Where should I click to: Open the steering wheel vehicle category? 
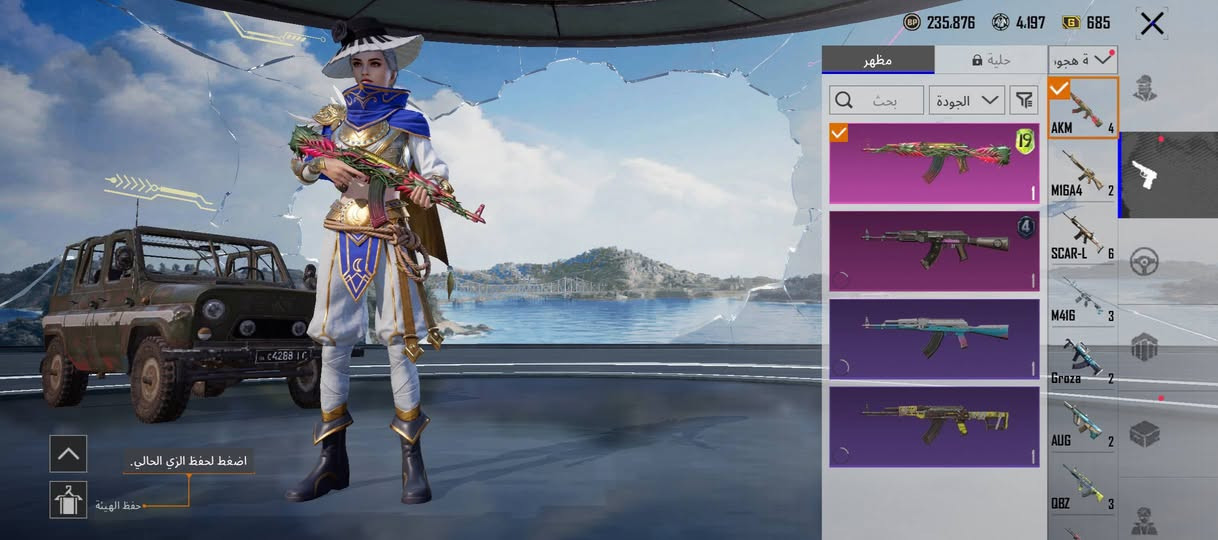[x=1144, y=262]
